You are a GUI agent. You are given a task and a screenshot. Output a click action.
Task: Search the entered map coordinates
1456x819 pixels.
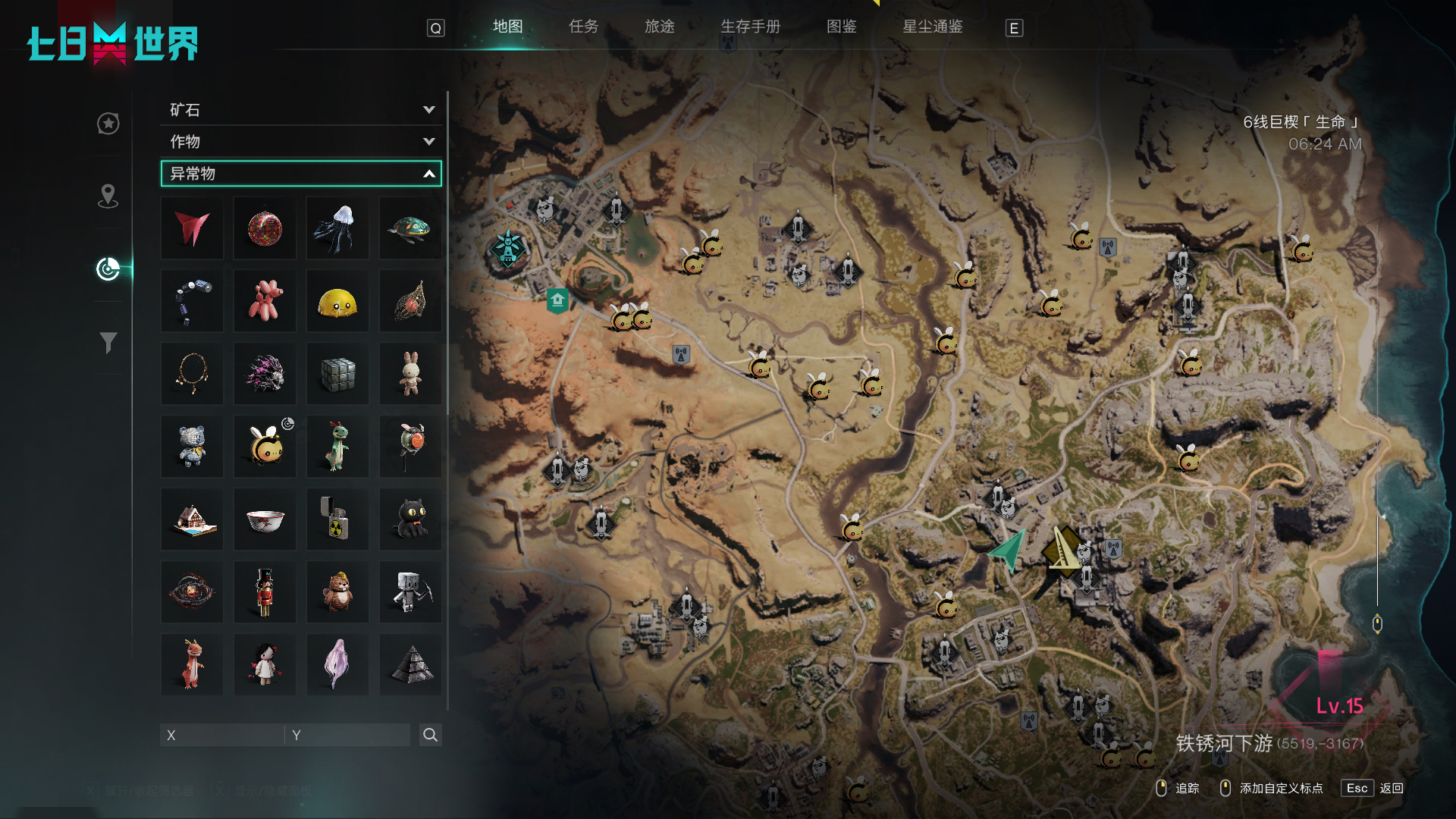coord(430,735)
